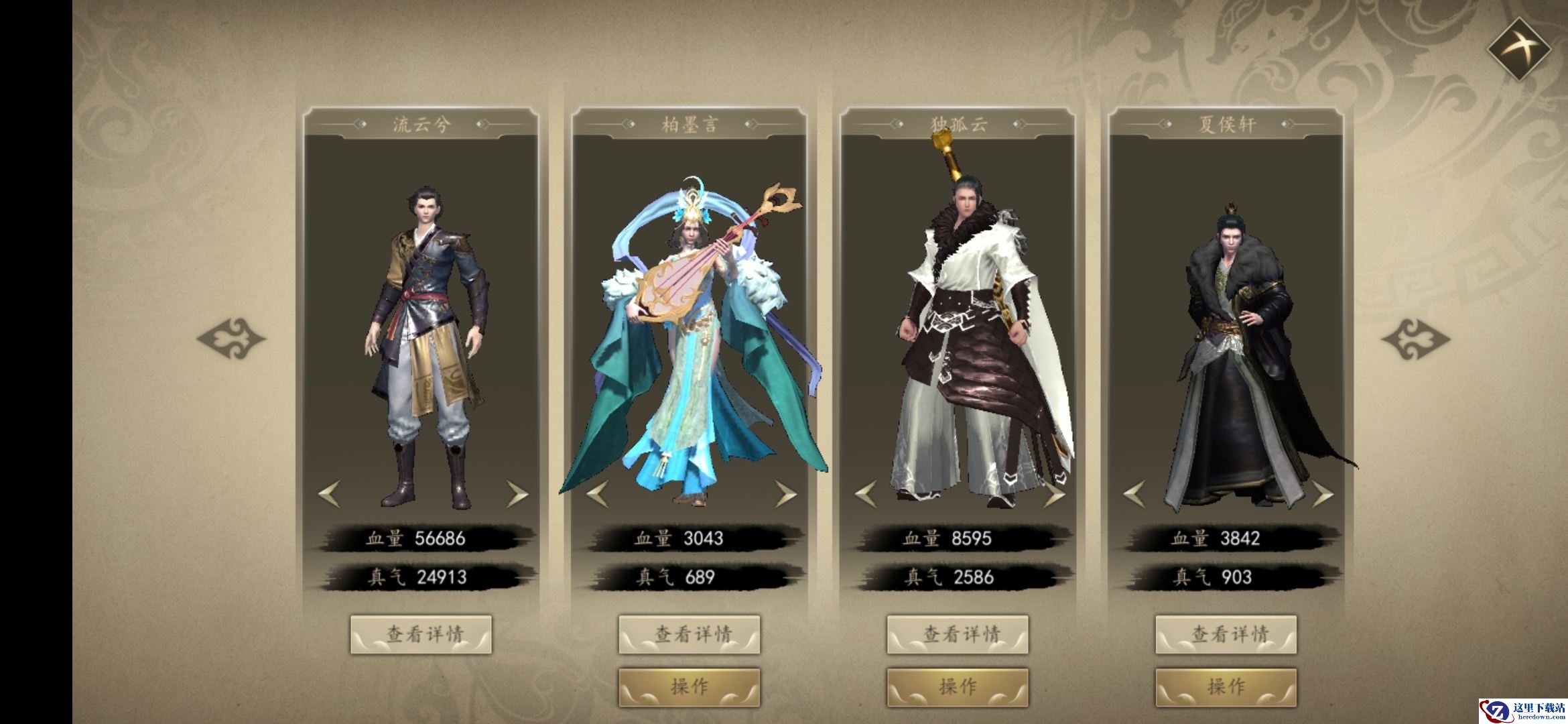Switch 夏侯轩 card with left arrow

point(1134,495)
